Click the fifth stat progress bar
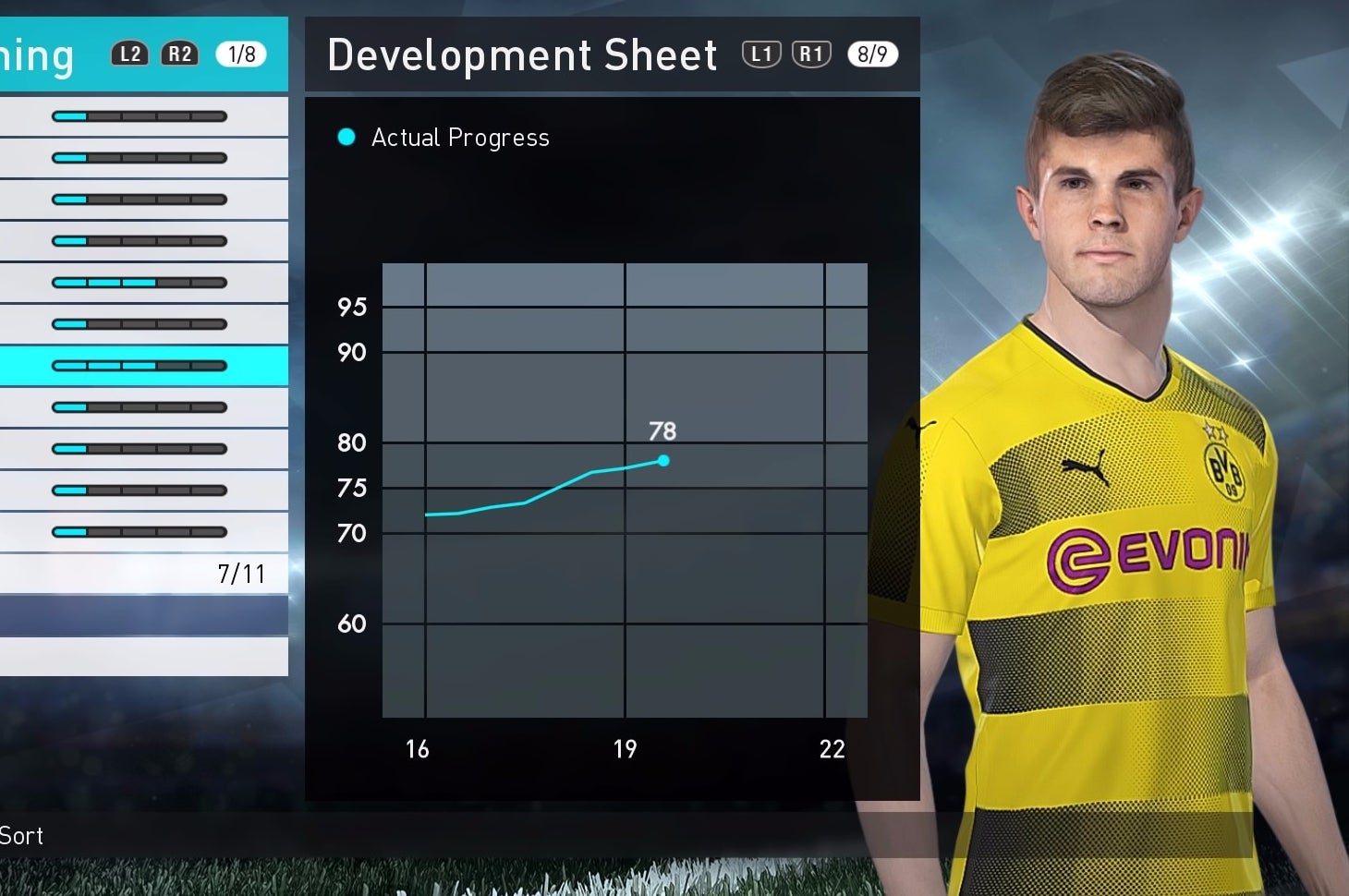The image size is (1349, 896). tap(139, 282)
